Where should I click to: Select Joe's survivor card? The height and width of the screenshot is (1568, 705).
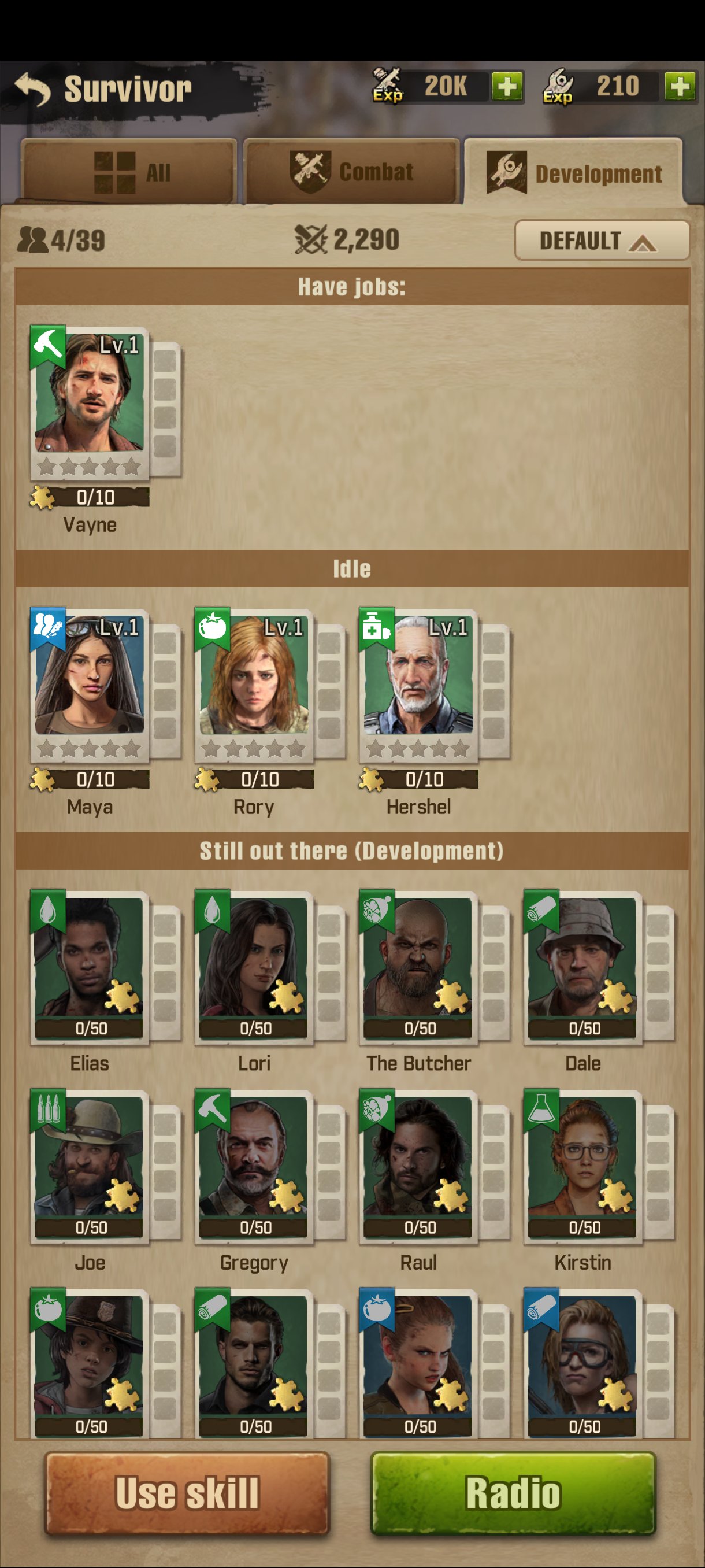coord(90,1166)
